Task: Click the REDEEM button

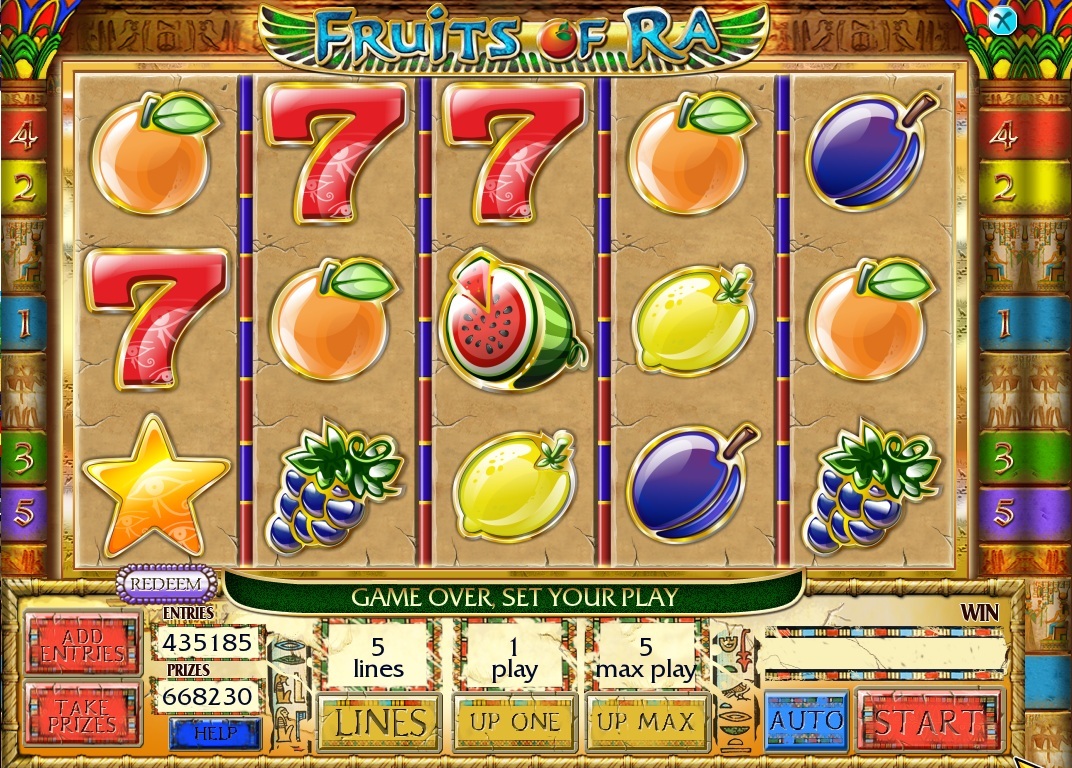Action: tap(168, 584)
